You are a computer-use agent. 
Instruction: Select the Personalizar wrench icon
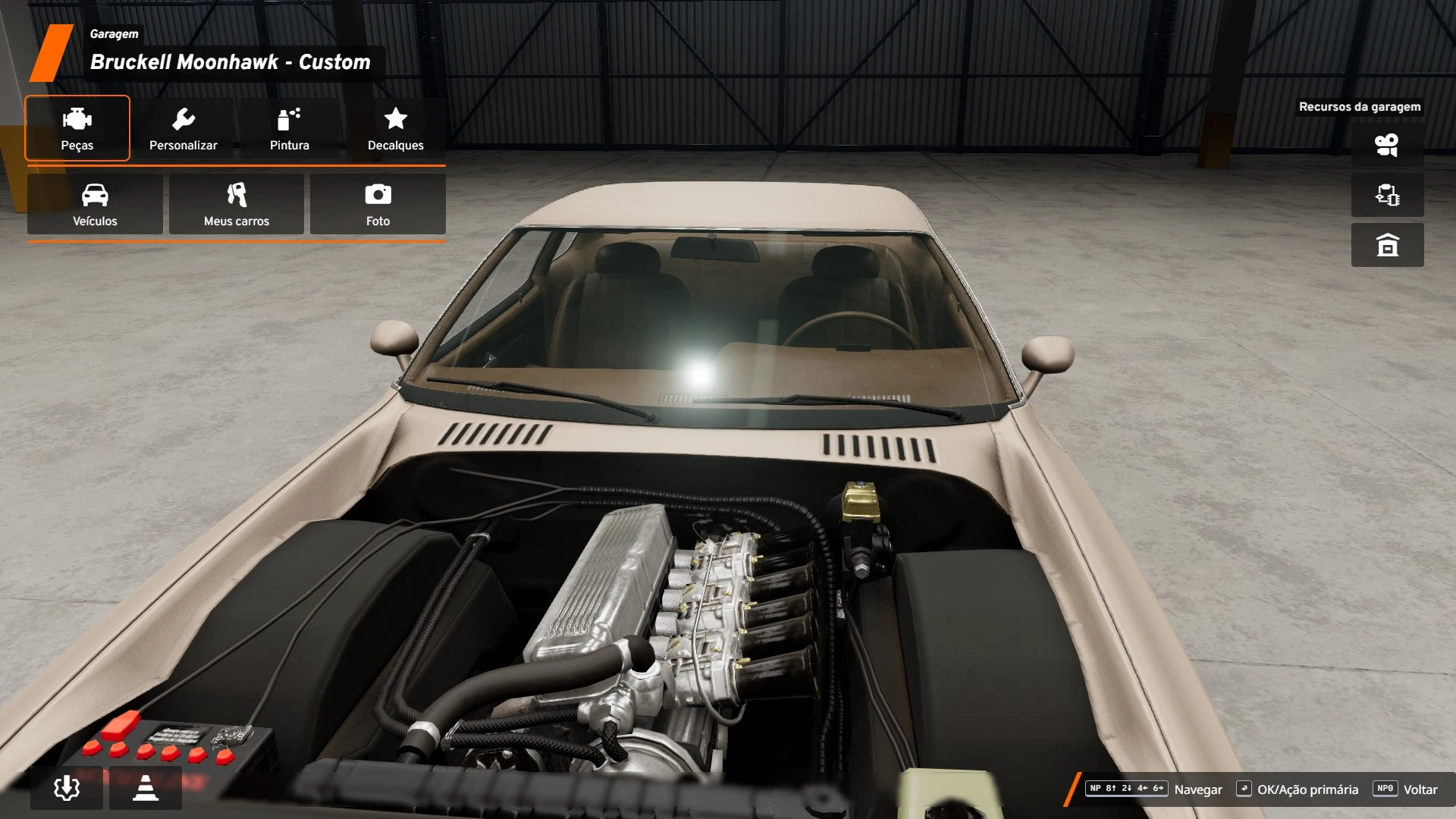click(184, 129)
